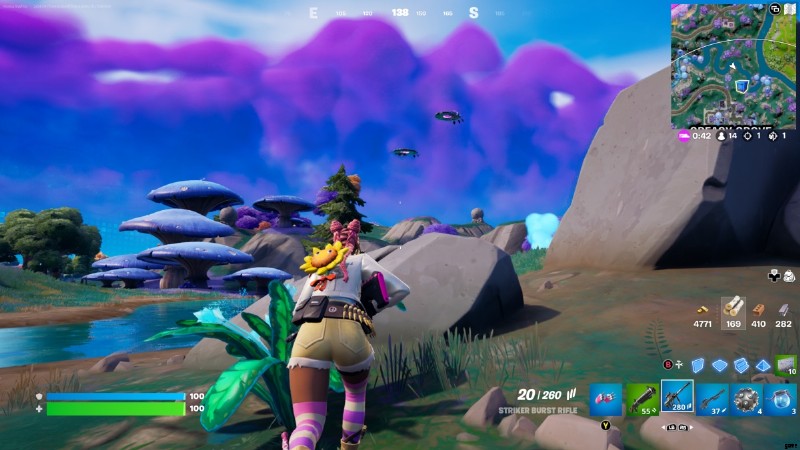Select the stairs building piece
The height and width of the screenshot is (450, 800).
[x=741, y=365]
